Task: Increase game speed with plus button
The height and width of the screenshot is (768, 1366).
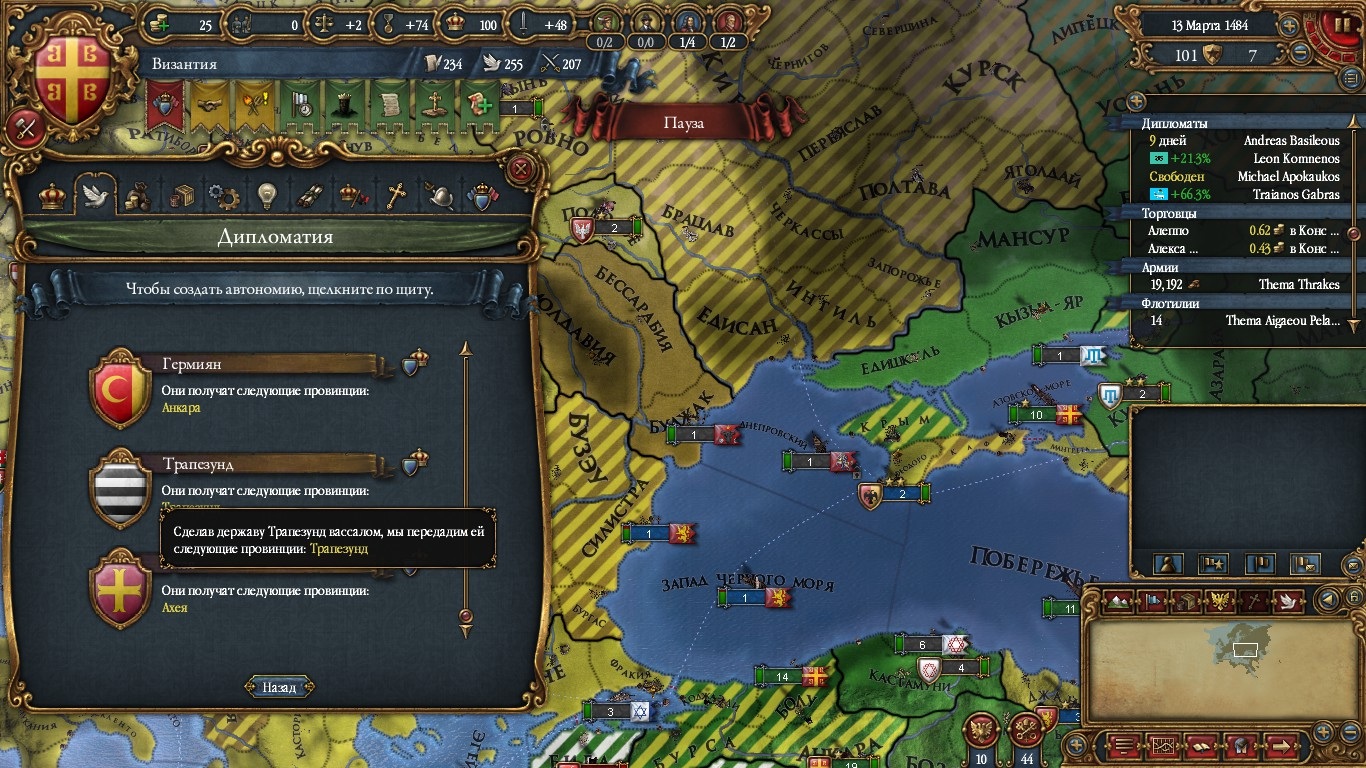Action: tap(1290, 25)
